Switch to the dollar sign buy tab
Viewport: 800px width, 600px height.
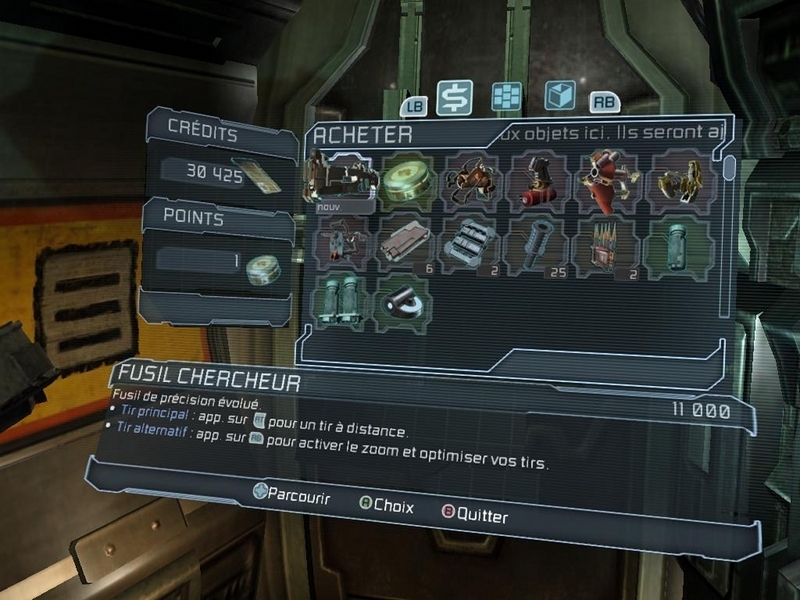click(454, 97)
